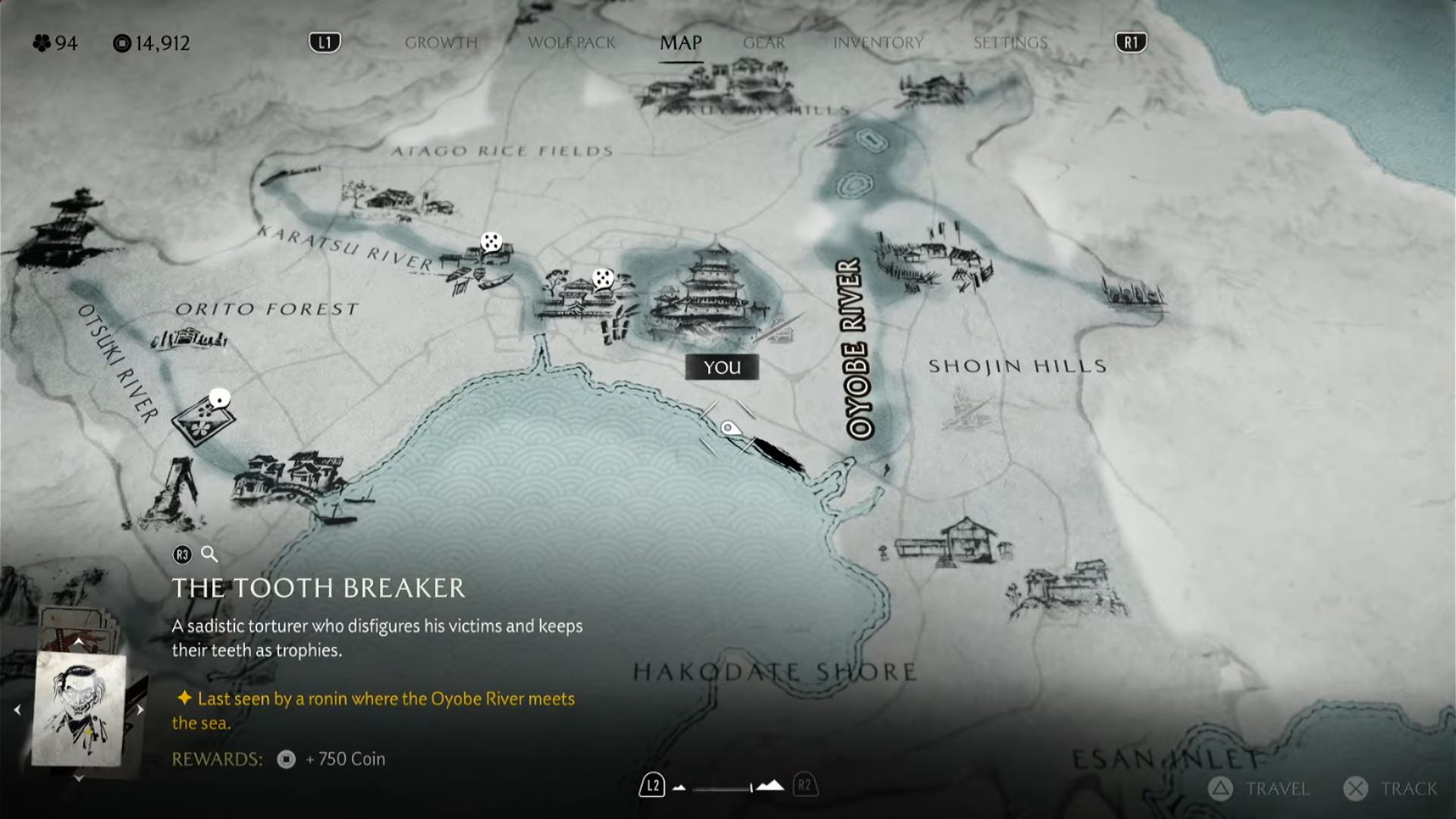
Task: Click the YOU player position label
Action: tap(721, 368)
